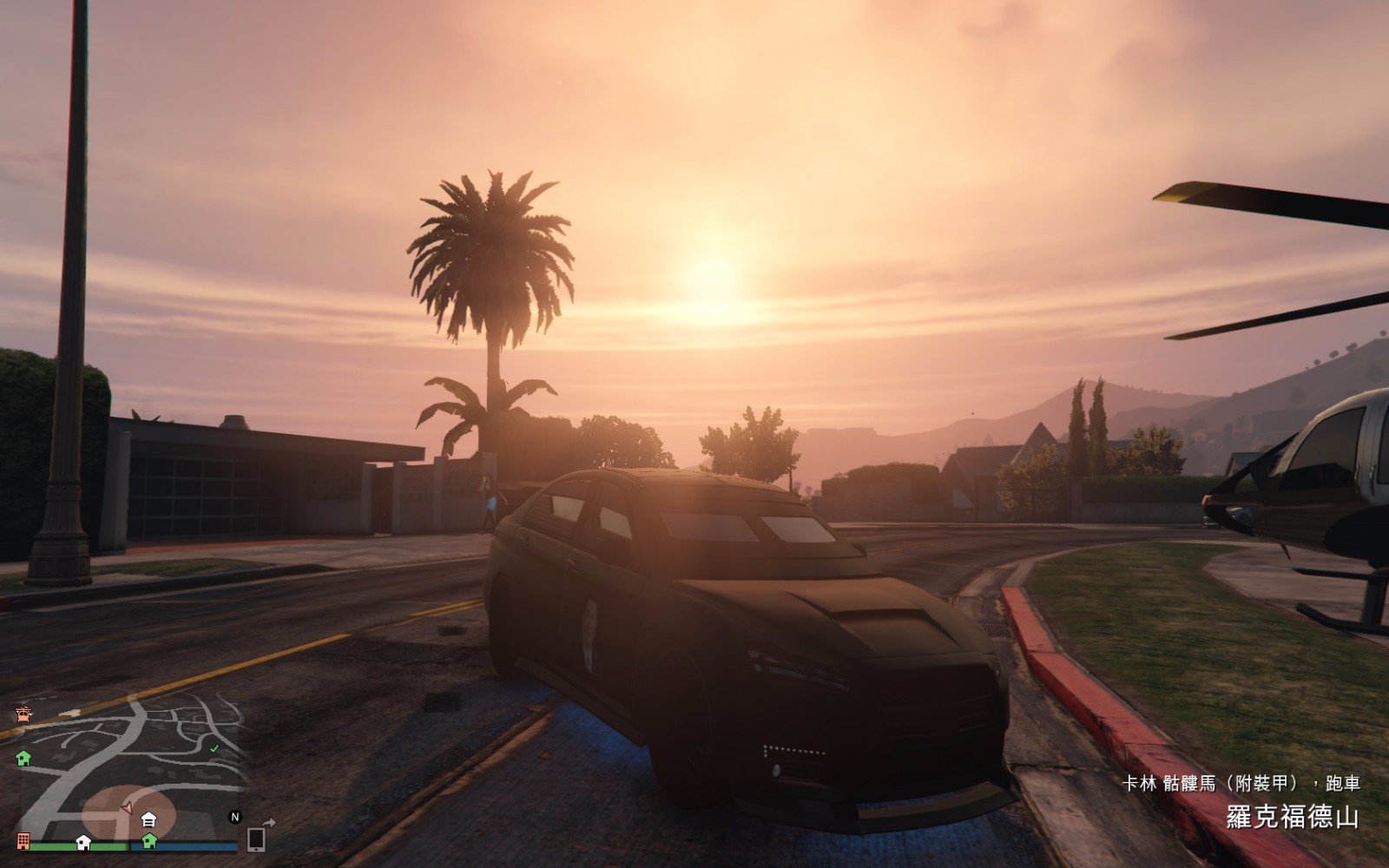Click the green checkmark mission blip on the minimap

pos(214,748)
